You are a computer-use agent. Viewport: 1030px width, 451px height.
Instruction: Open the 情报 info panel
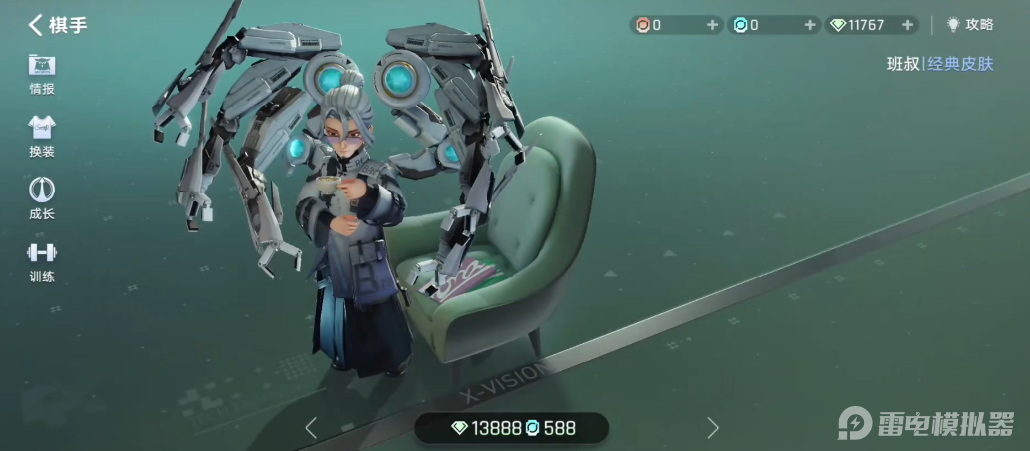pos(42,74)
